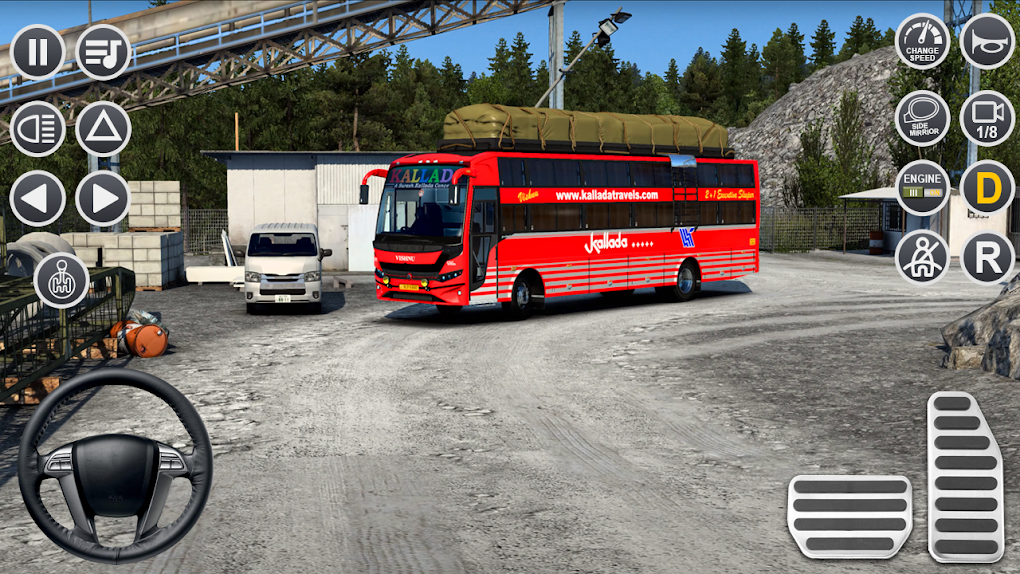Toggle the seatbelt icon
Image resolution: width=1020 pixels, height=574 pixels.
click(x=922, y=257)
